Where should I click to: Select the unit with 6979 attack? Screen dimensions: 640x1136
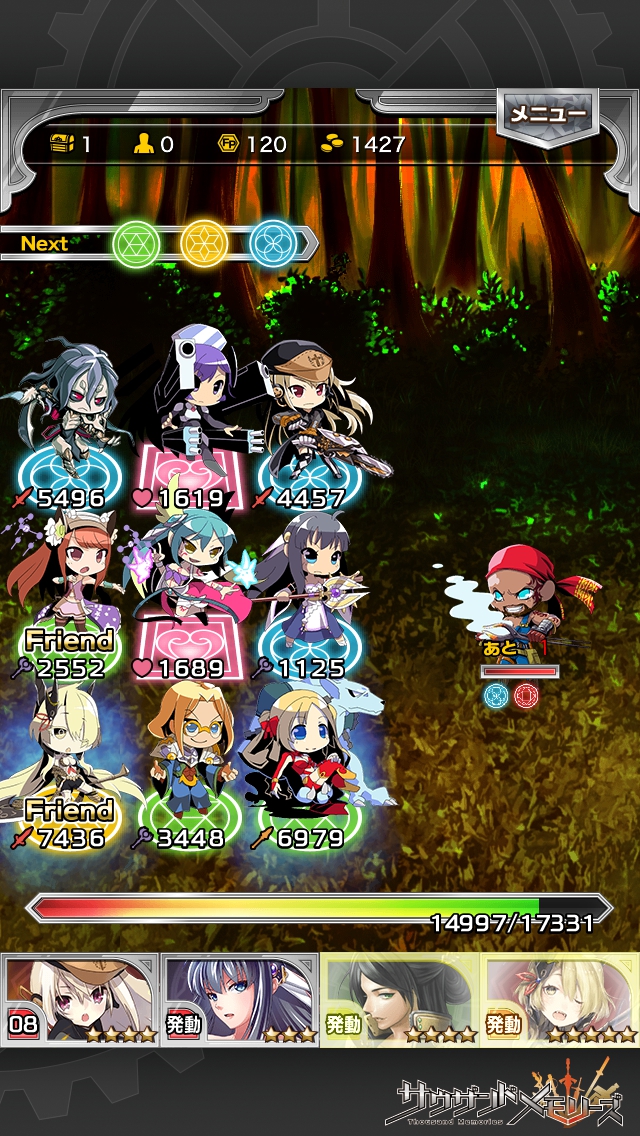(x=306, y=760)
